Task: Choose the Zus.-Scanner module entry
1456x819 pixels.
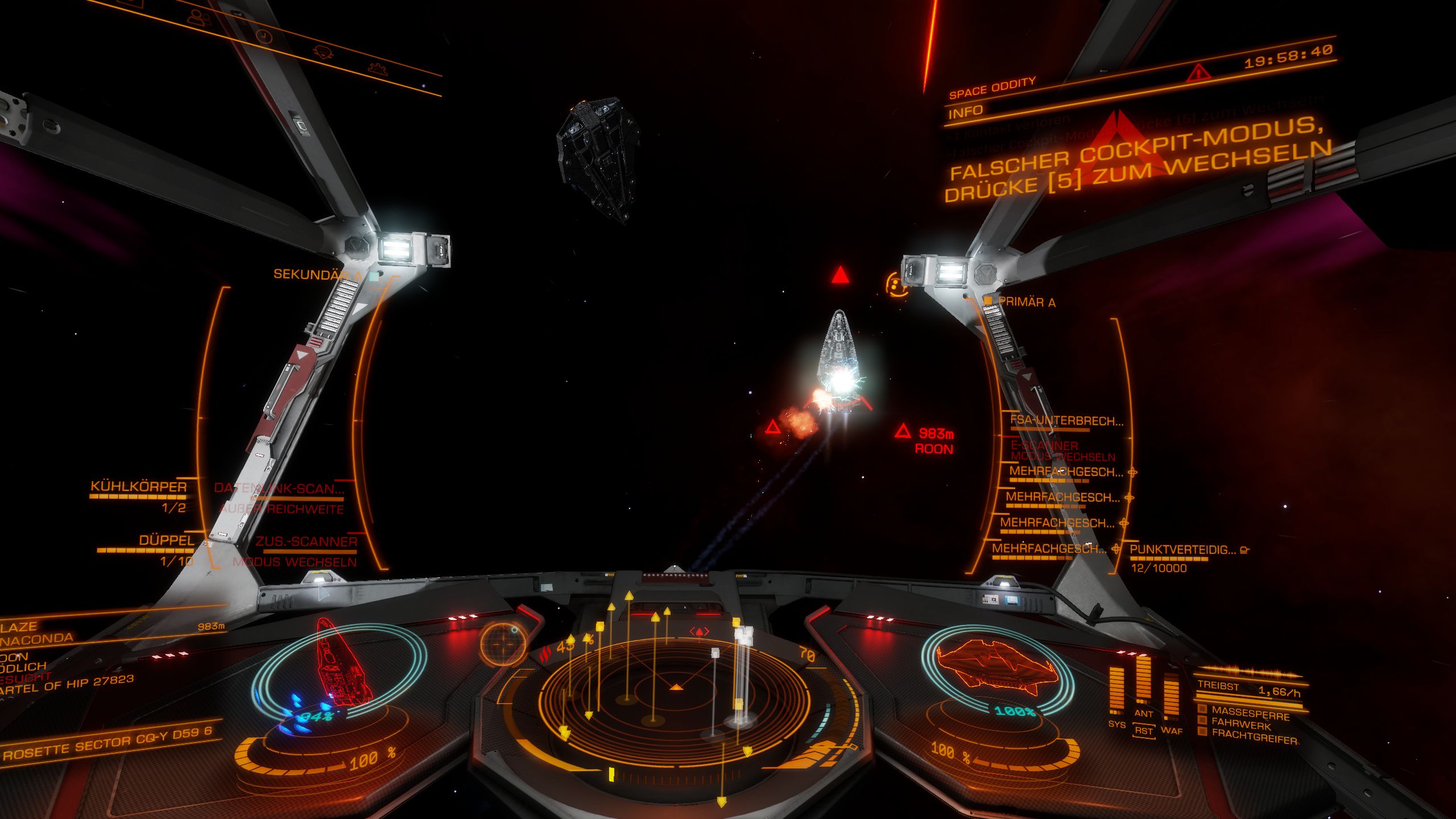Action: [x=306, y=542]
